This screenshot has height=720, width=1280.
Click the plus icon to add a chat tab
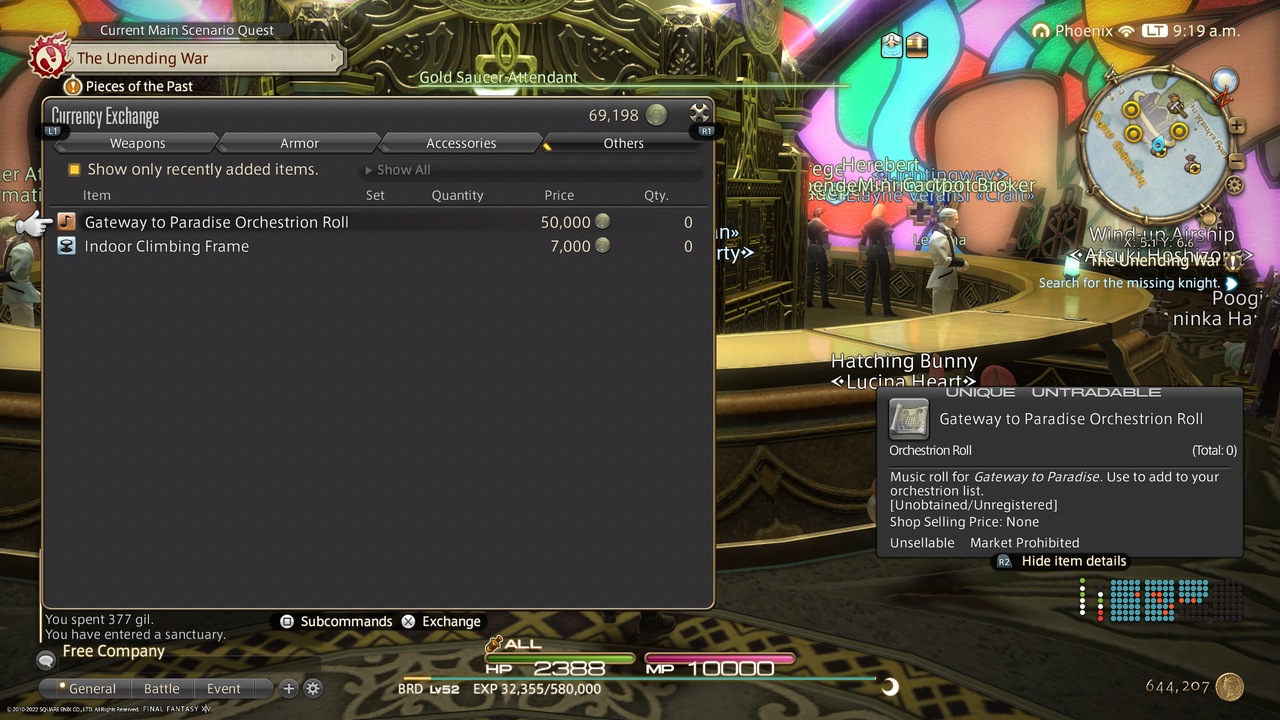tap(288, 688)
